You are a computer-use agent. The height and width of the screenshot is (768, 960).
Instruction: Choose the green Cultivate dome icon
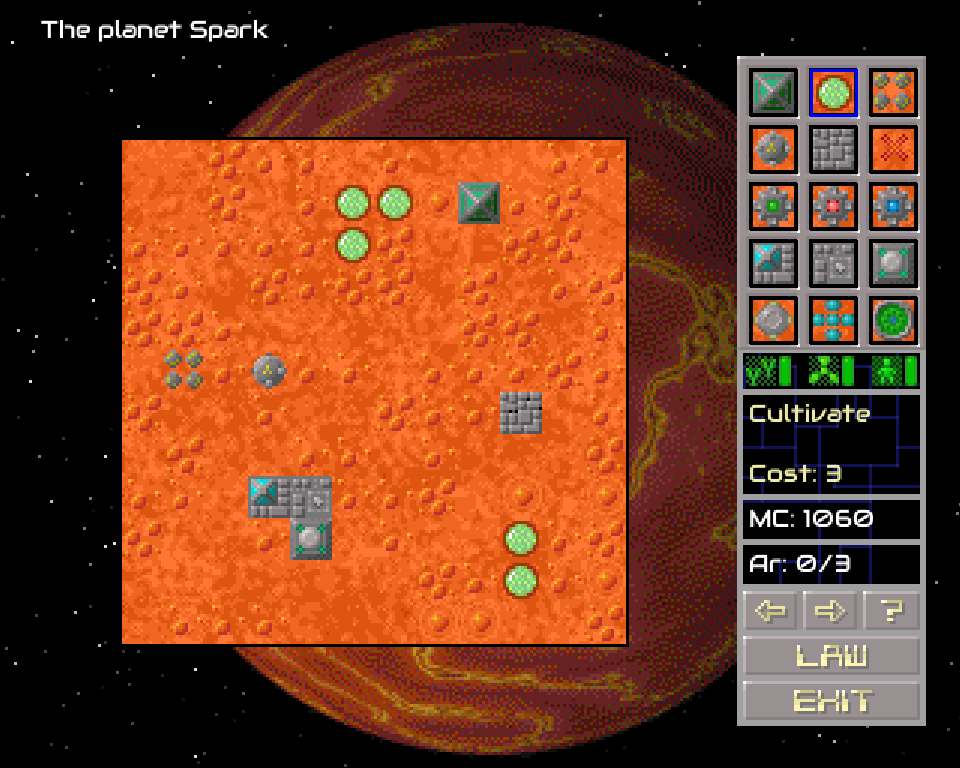[x=833, y=92]
